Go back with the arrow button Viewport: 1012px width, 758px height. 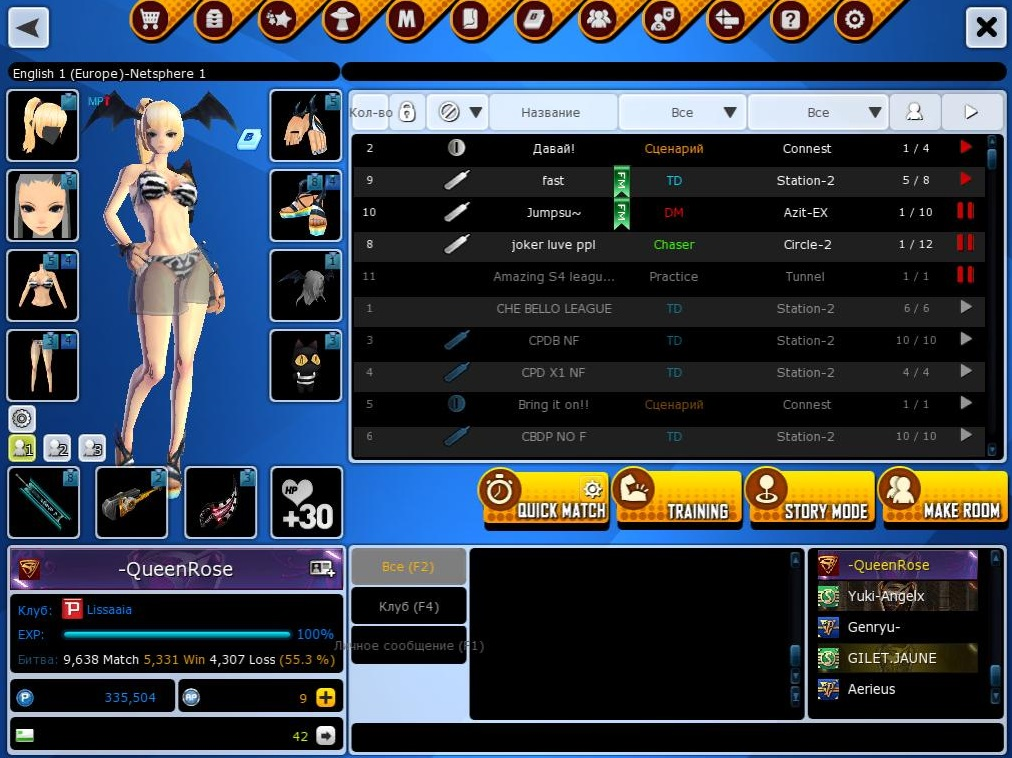[x=29, y=27]
